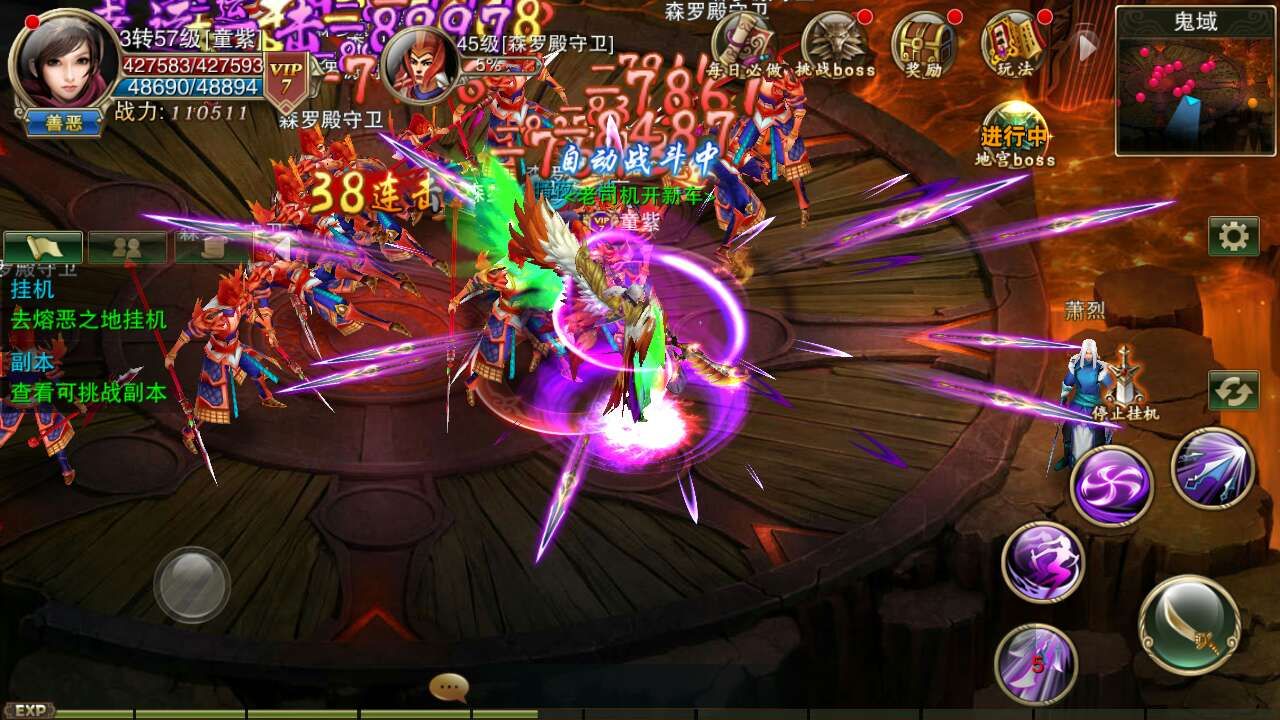Open the chat bubble icon
This screenshot has width=1280, height=720.
pos(449,687)
